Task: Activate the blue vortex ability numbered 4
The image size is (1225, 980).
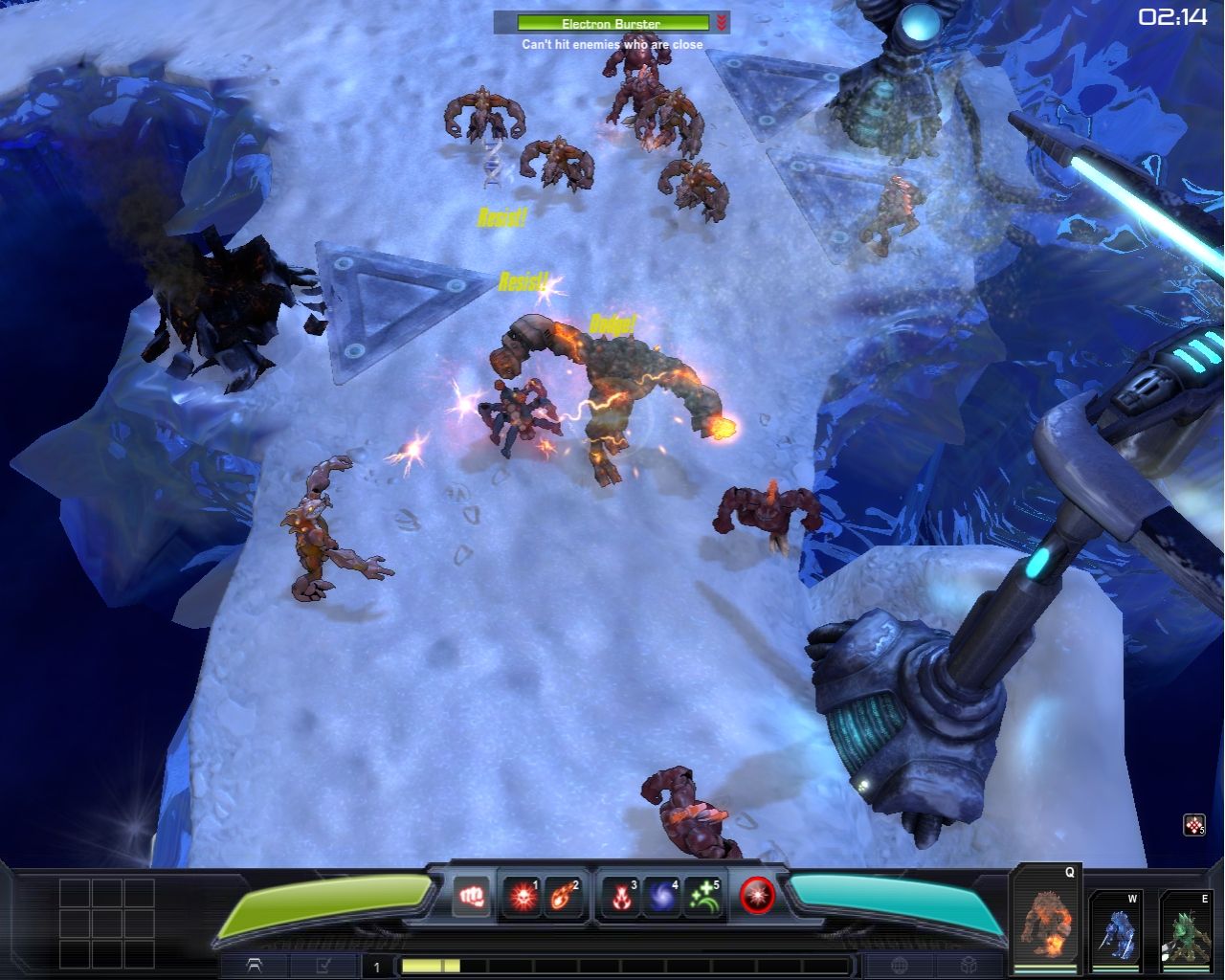Action: click(x=661, y=897)
